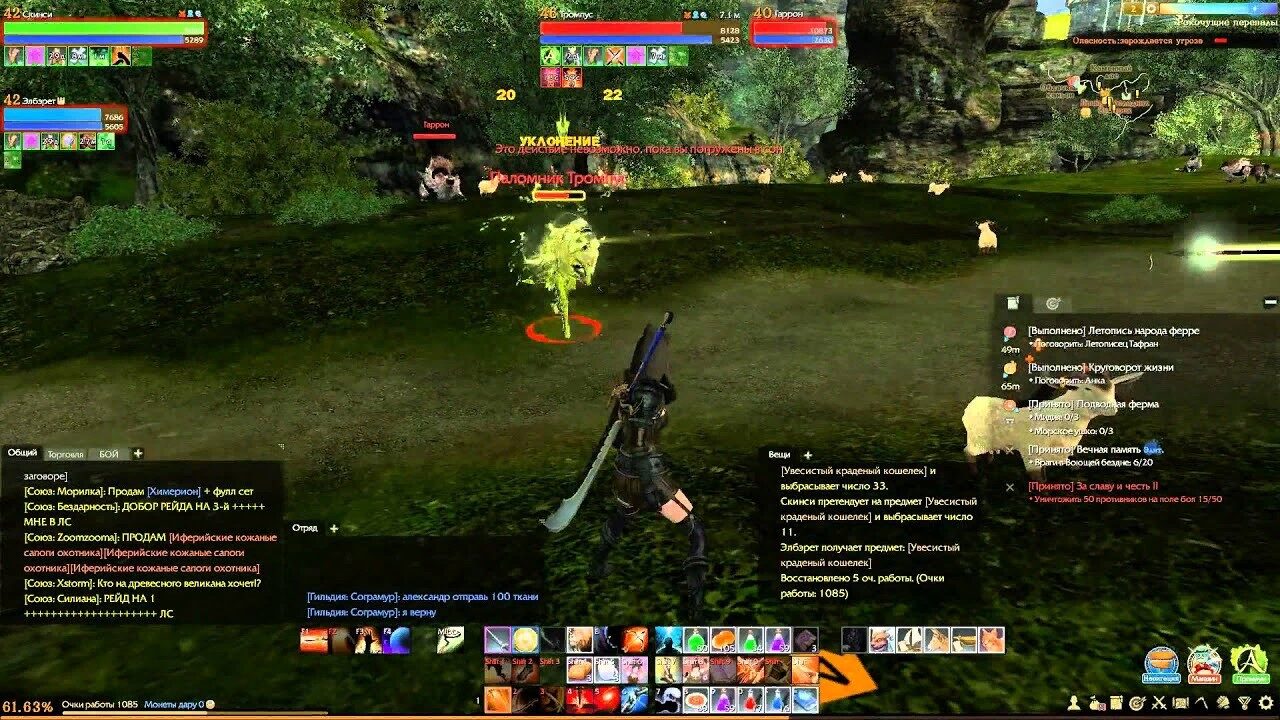Select the pickaxe crafting icon
1280x720 pixels.
point(1202,702)
